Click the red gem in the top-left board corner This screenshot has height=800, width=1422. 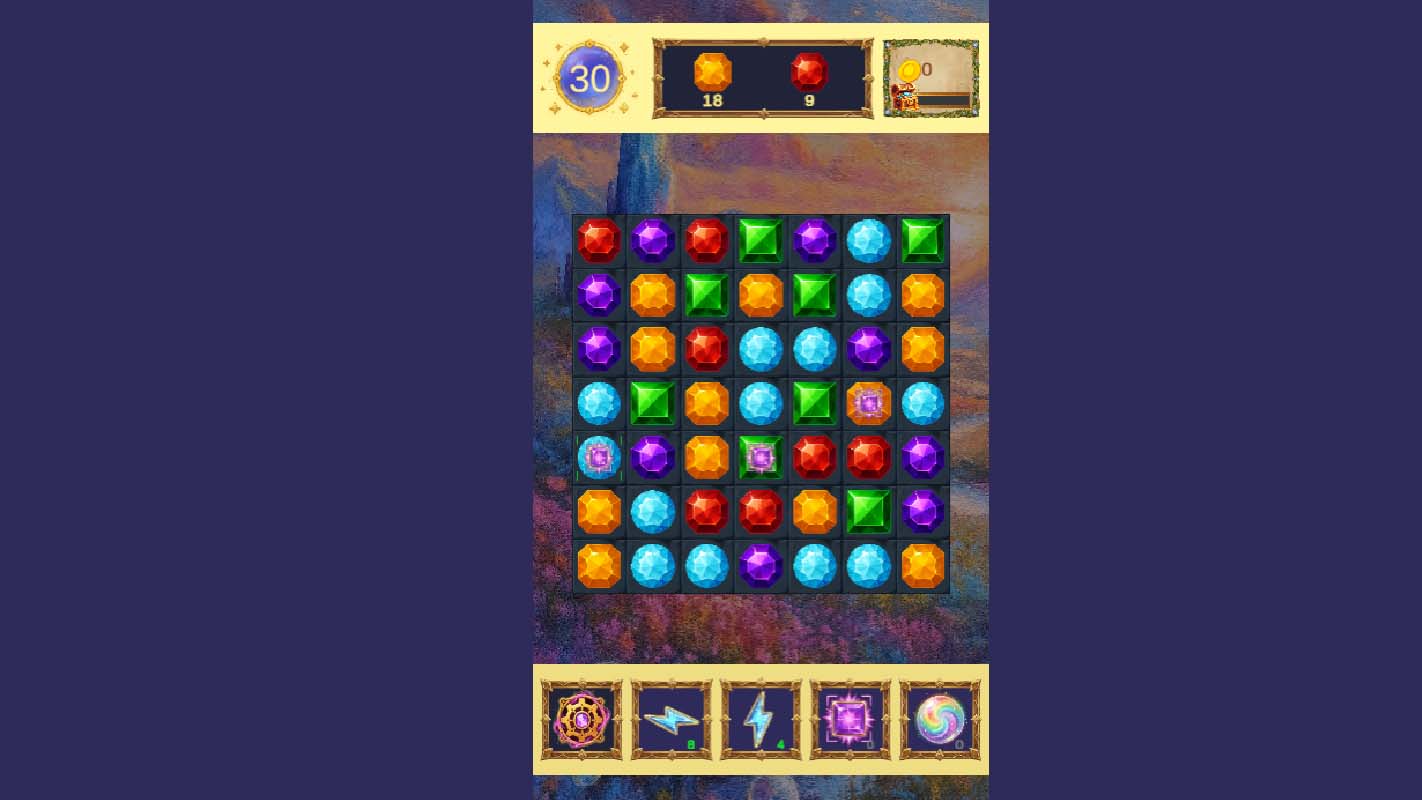coord(598,241)
